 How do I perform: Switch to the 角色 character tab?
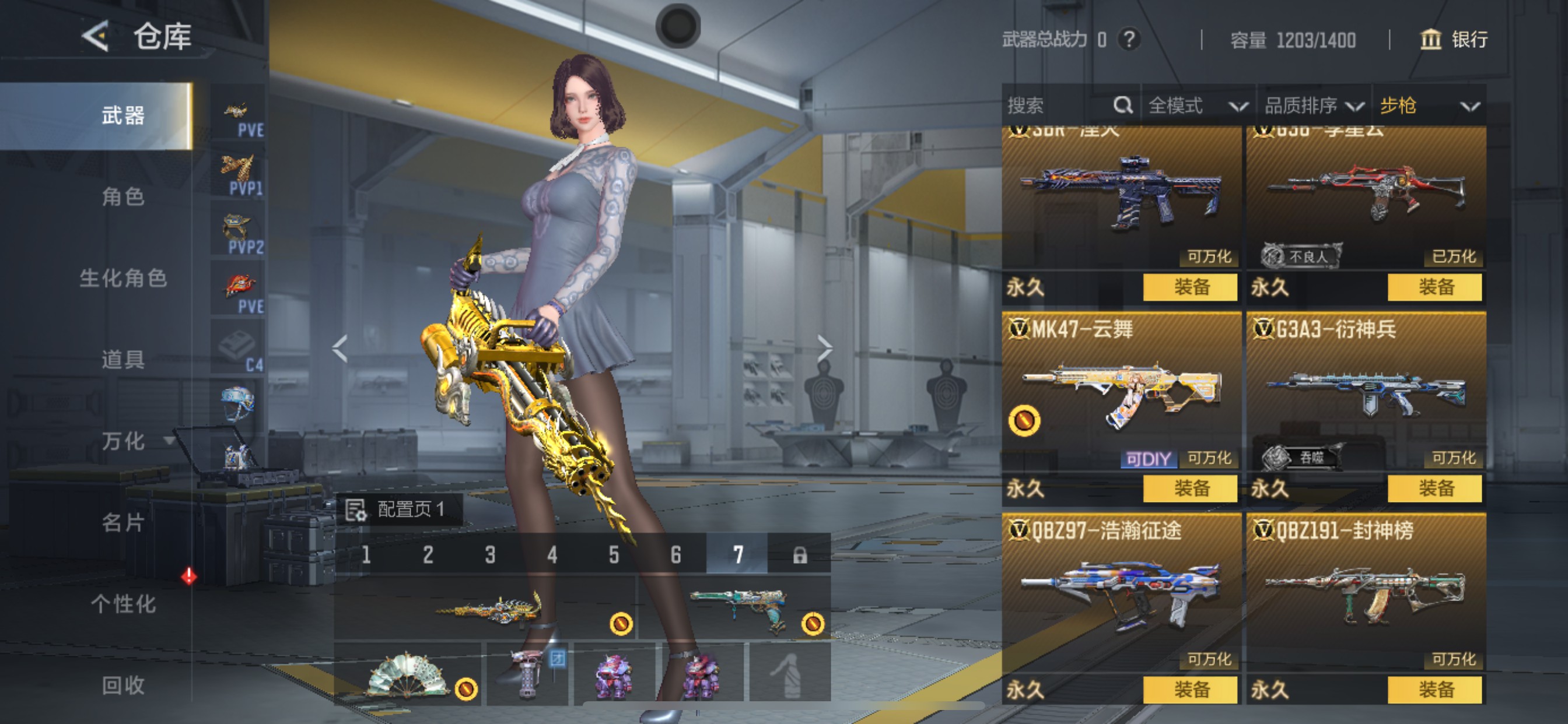(x=123, y=197)
